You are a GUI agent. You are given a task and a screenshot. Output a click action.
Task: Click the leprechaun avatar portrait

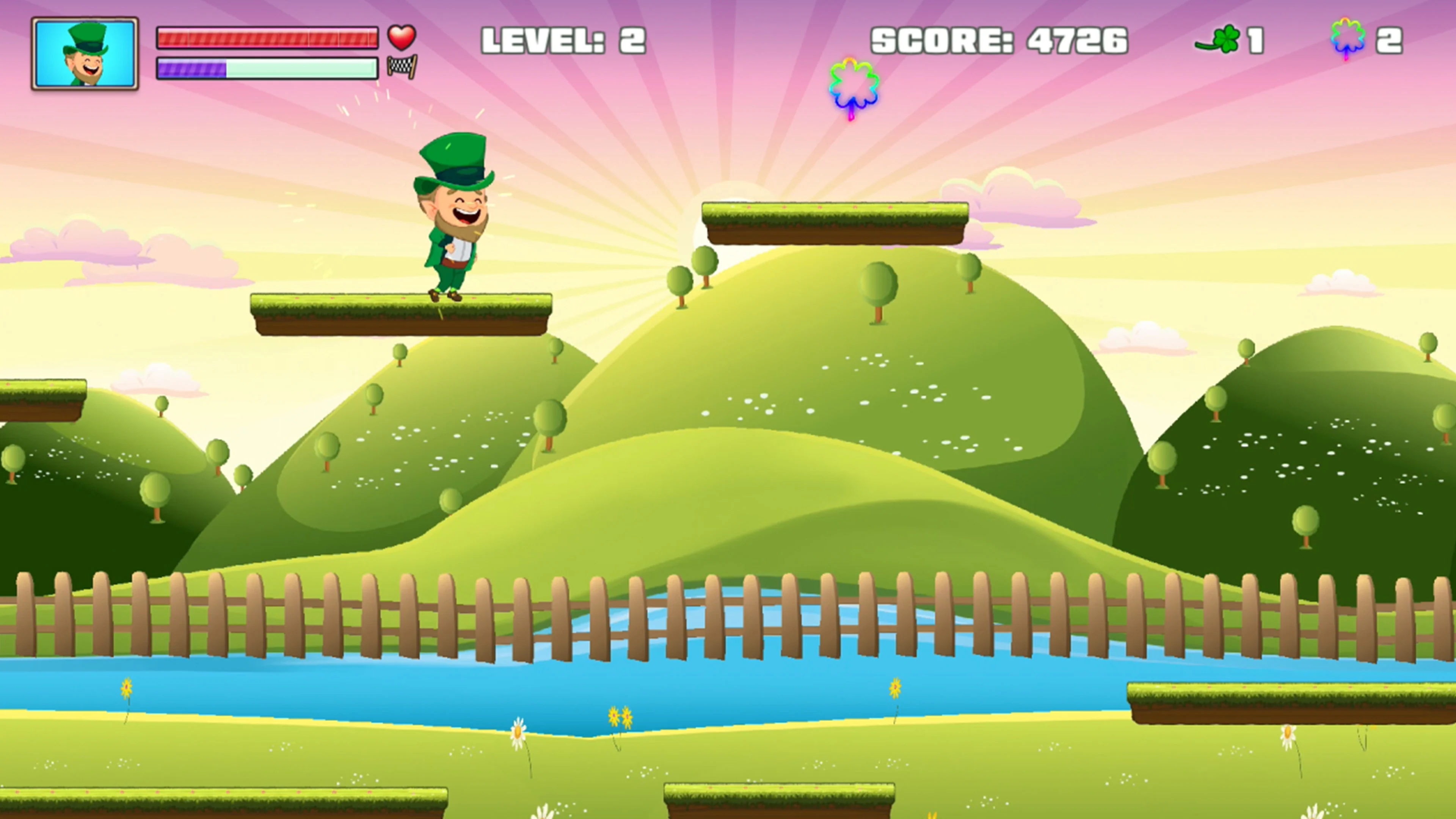pos(85,54)
